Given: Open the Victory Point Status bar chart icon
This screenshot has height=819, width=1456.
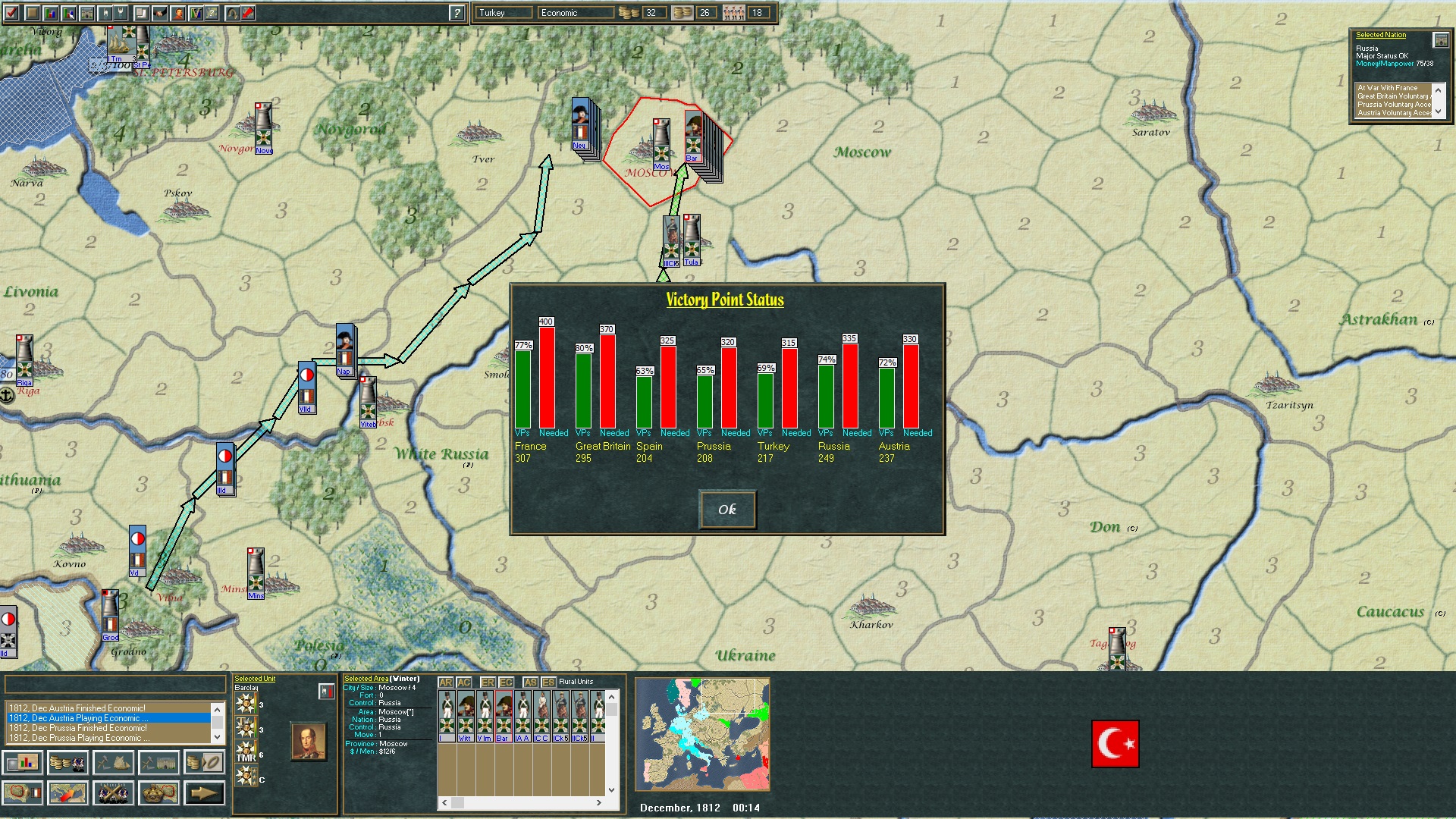Looking at the screenshot, I should coord(23,763).
